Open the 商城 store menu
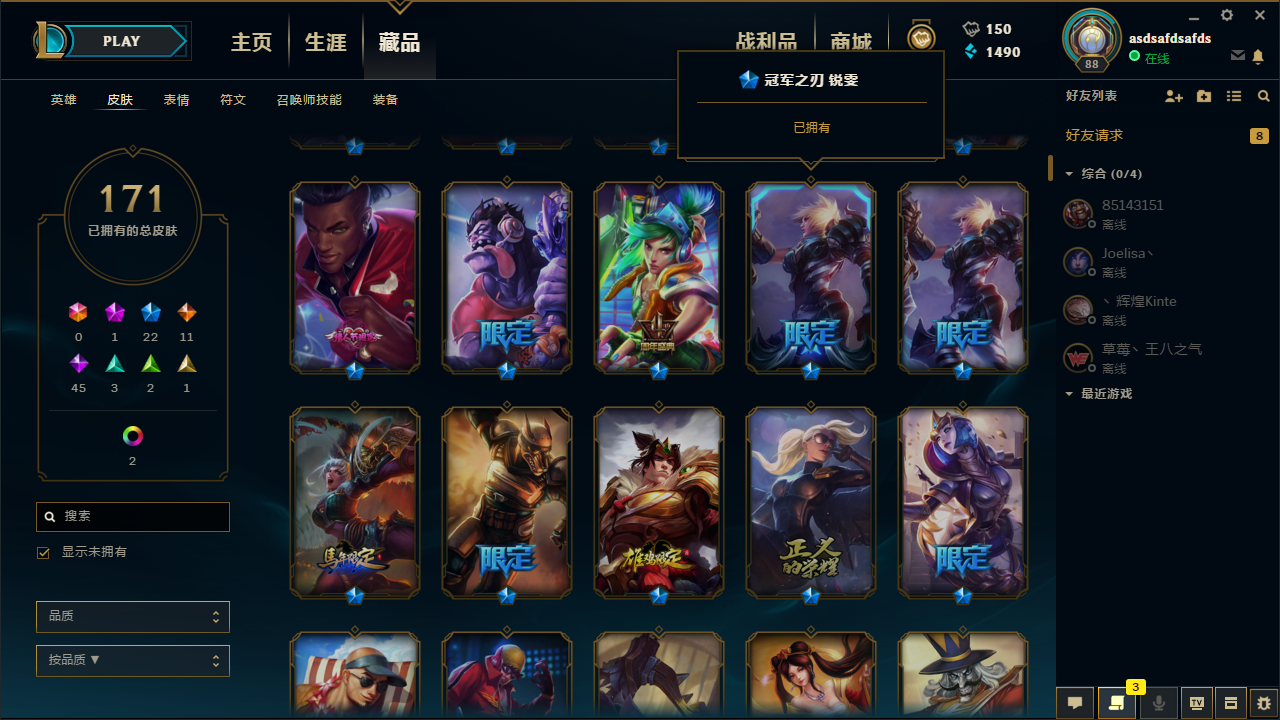The image size is (1280, 720). (851, 42)
